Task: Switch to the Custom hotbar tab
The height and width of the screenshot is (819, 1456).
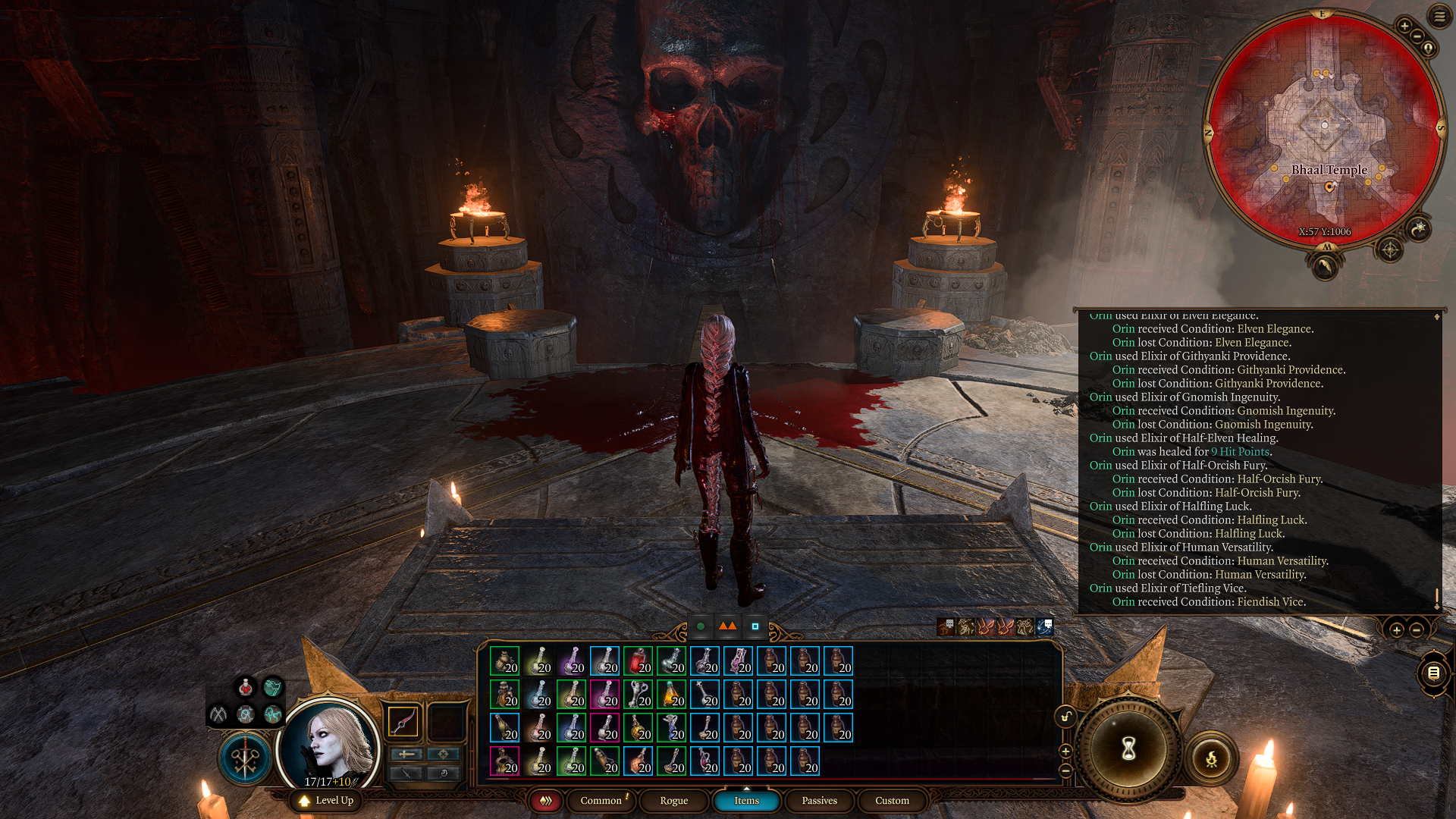Action: click(892, 800)
